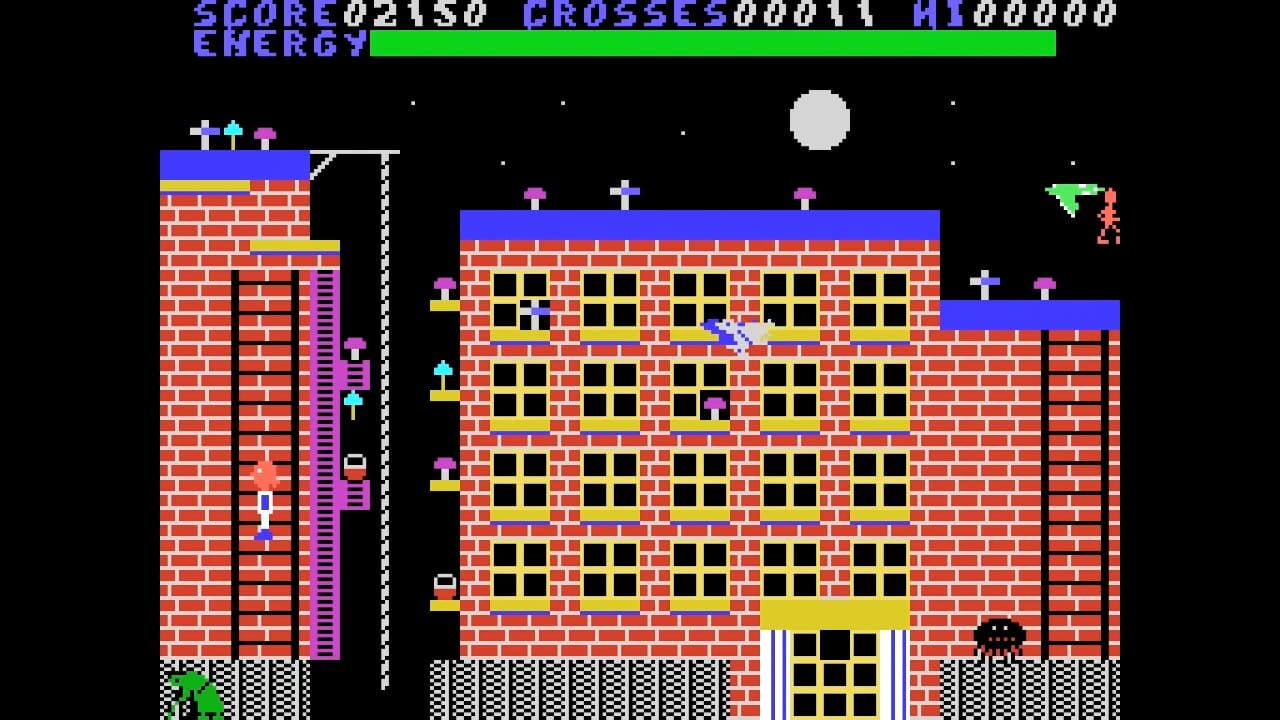
Task: Pick up the bucket on the purple ladder
Action: point(355,465)
